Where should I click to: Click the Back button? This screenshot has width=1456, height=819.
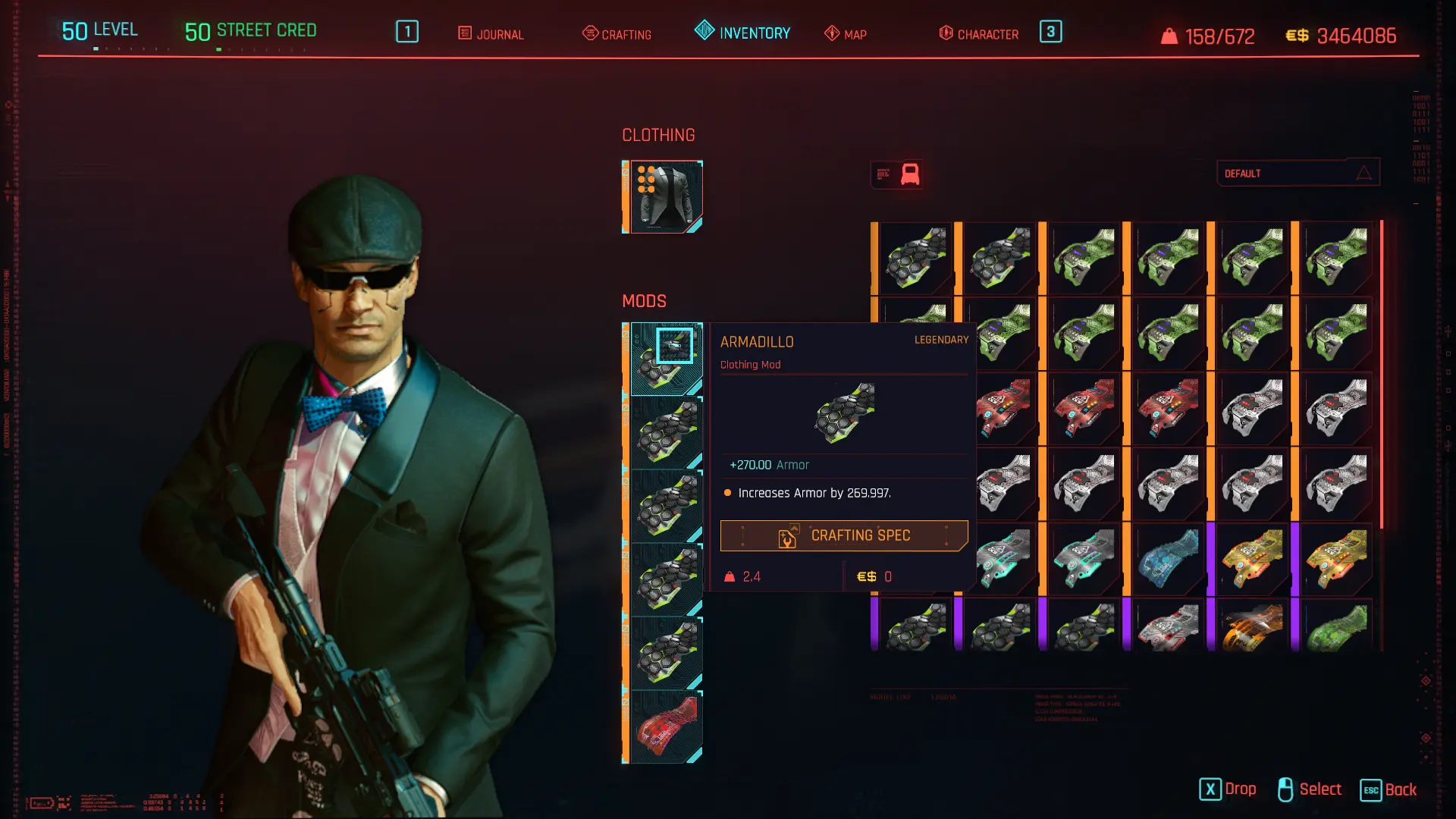coord(1389,789)
